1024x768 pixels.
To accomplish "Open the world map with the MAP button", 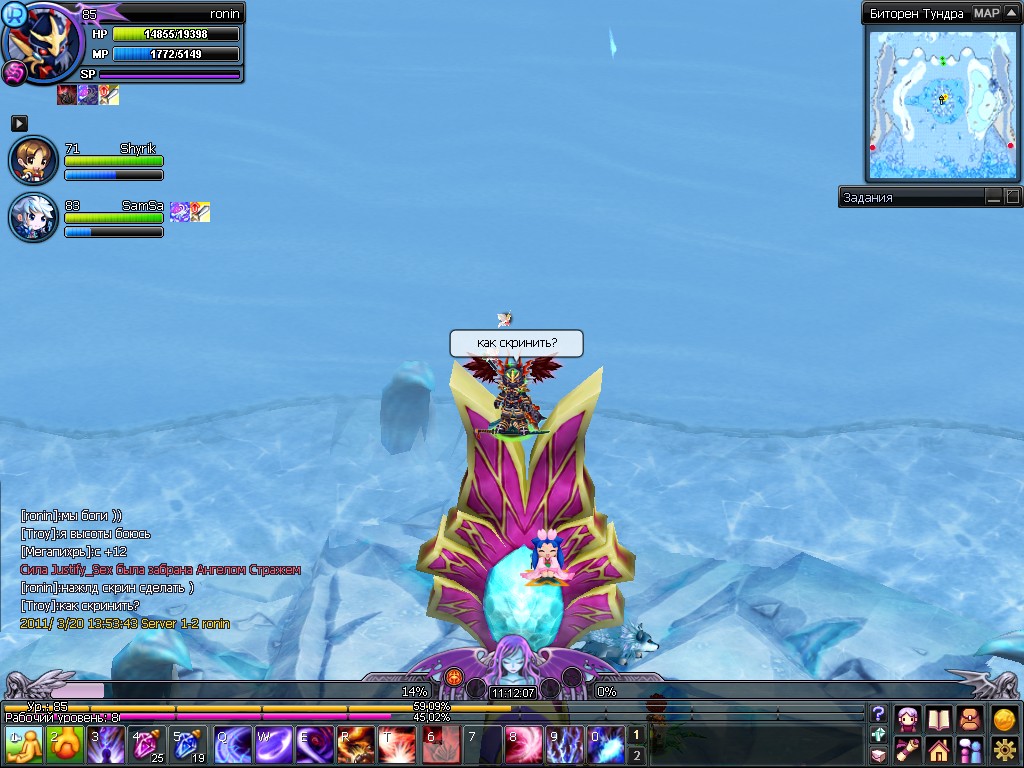I will coord(986,13).
